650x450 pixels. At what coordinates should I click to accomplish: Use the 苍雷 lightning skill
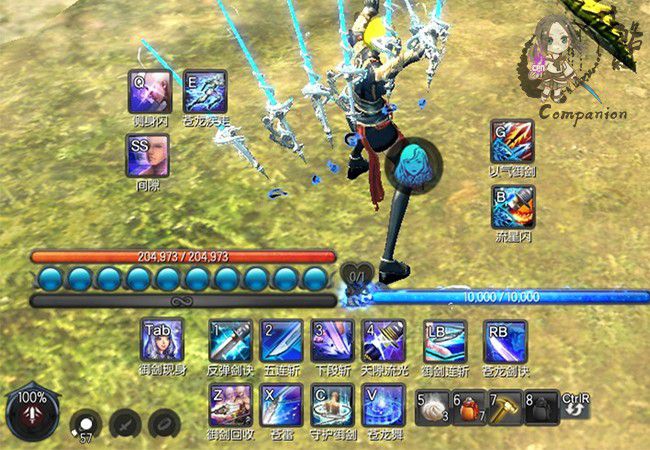[281, 405]
